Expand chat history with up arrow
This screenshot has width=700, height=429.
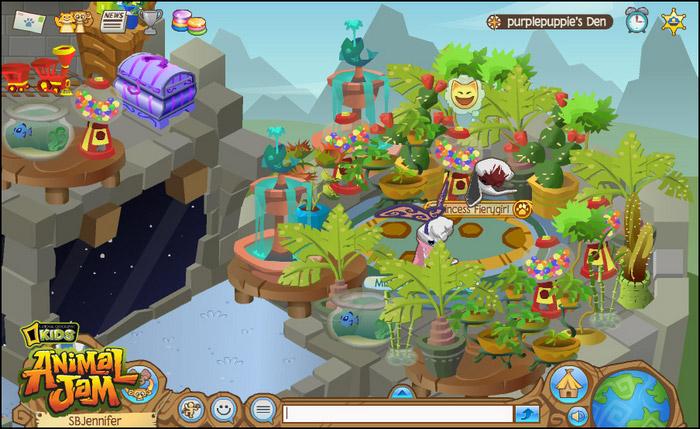tap(400, 392)
